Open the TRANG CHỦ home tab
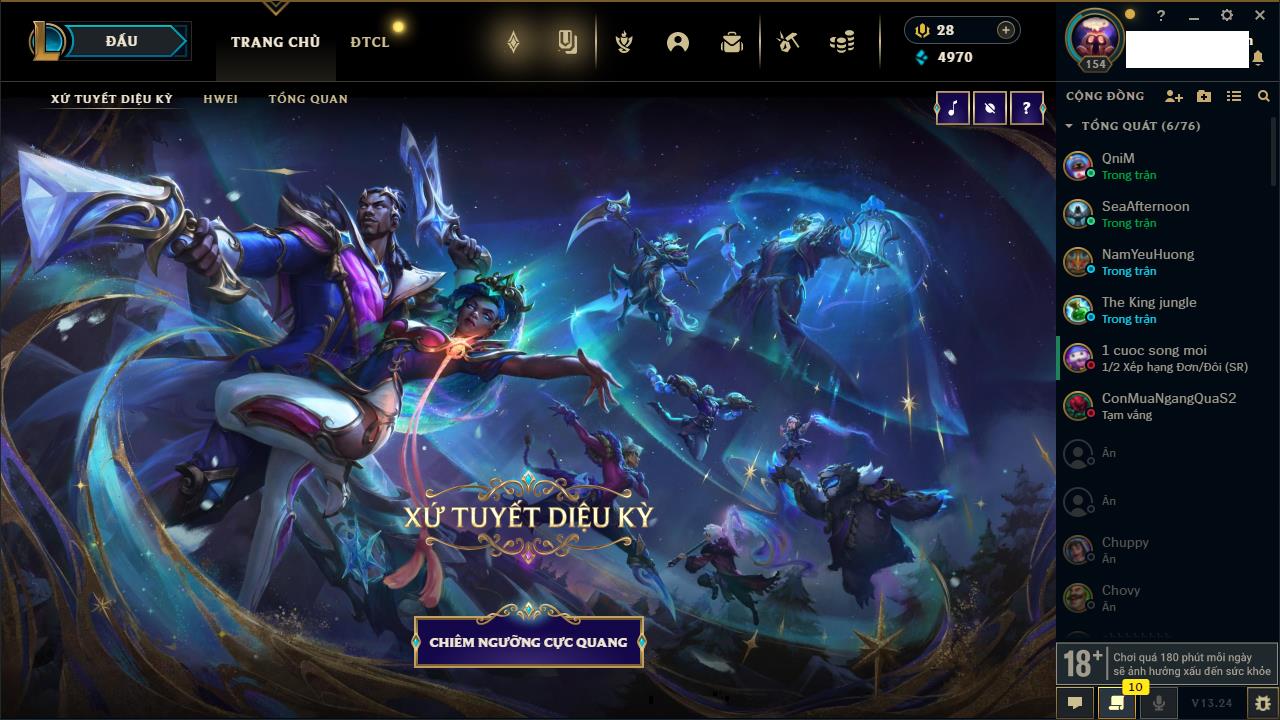The width and height of the screenshot is (1280, 720). click(x=275, y=42)
